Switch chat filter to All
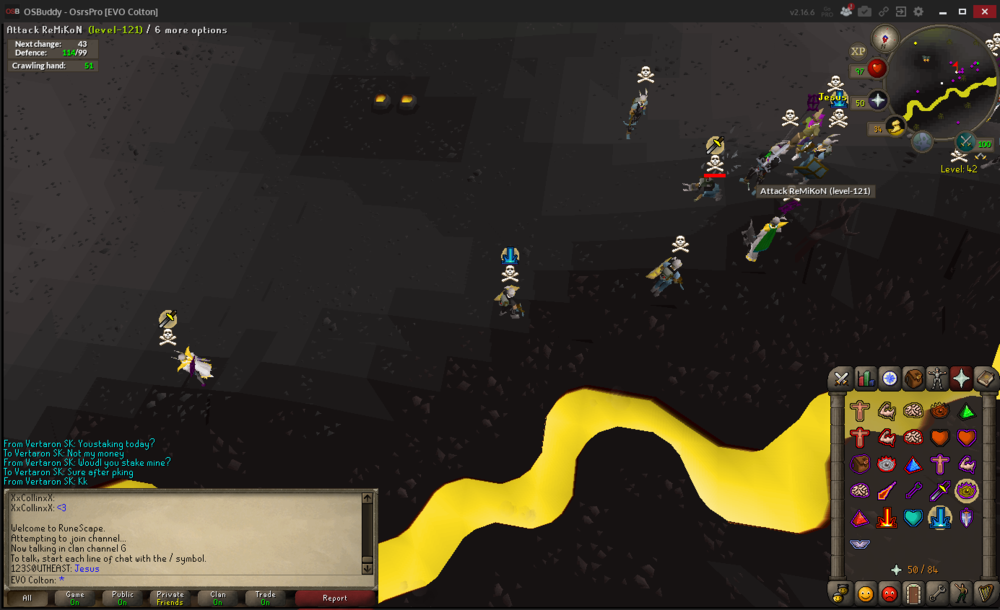The height and width of the screenshot is (610, 1000). click(x=27, y=598)
